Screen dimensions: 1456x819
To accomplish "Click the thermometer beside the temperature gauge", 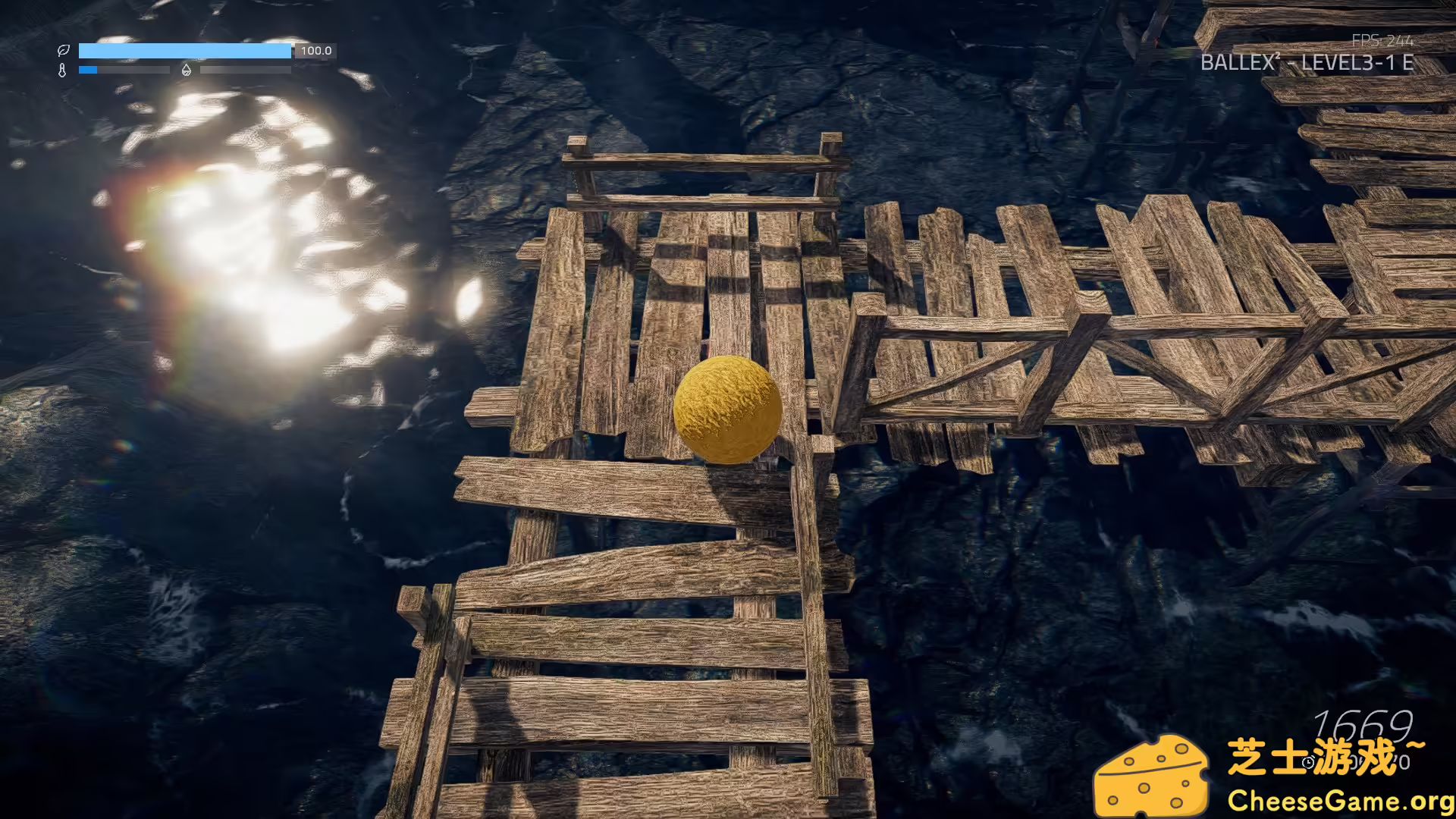I will point(62,70).
